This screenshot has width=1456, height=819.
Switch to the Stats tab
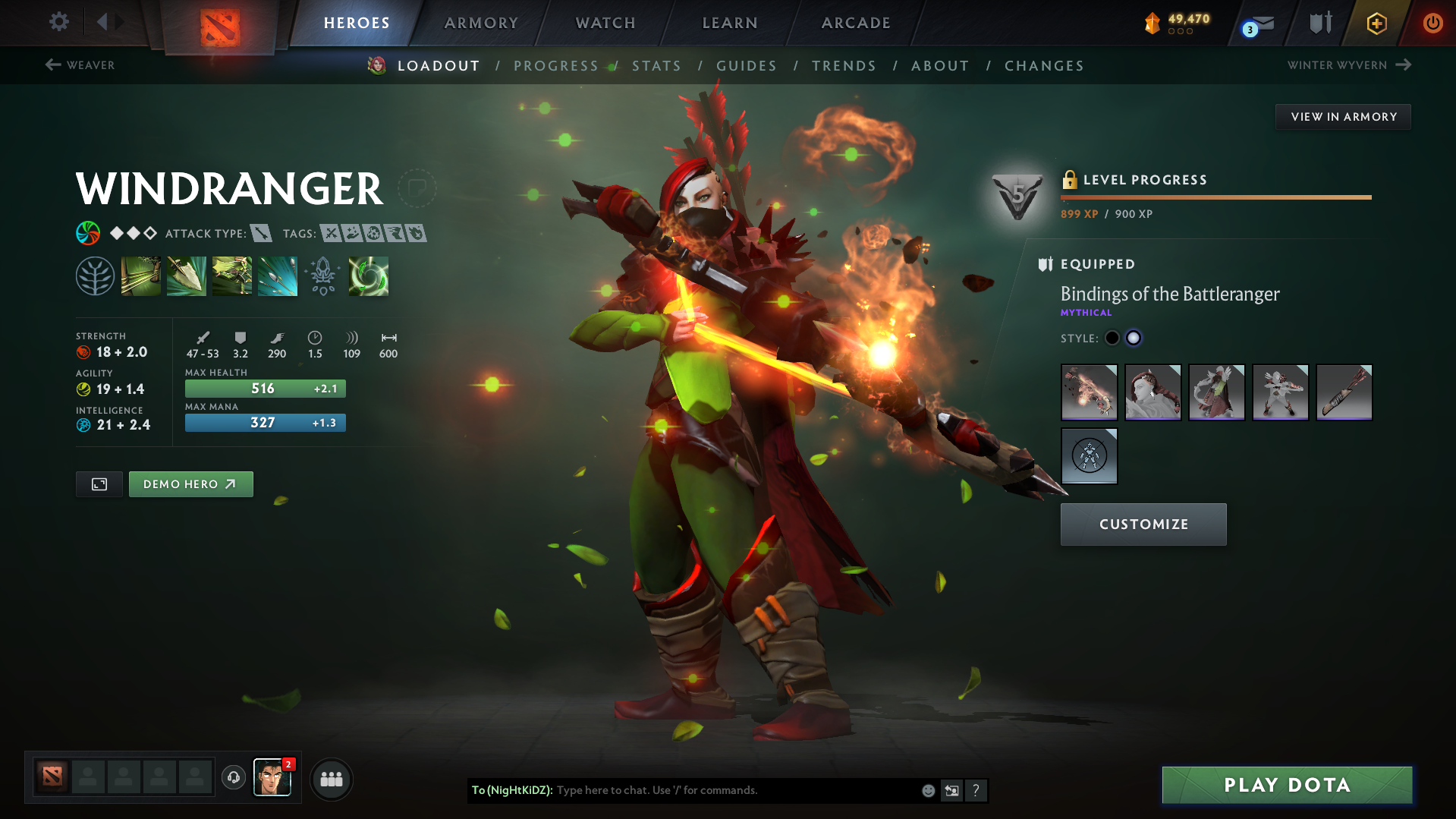(x=656, y=65)
